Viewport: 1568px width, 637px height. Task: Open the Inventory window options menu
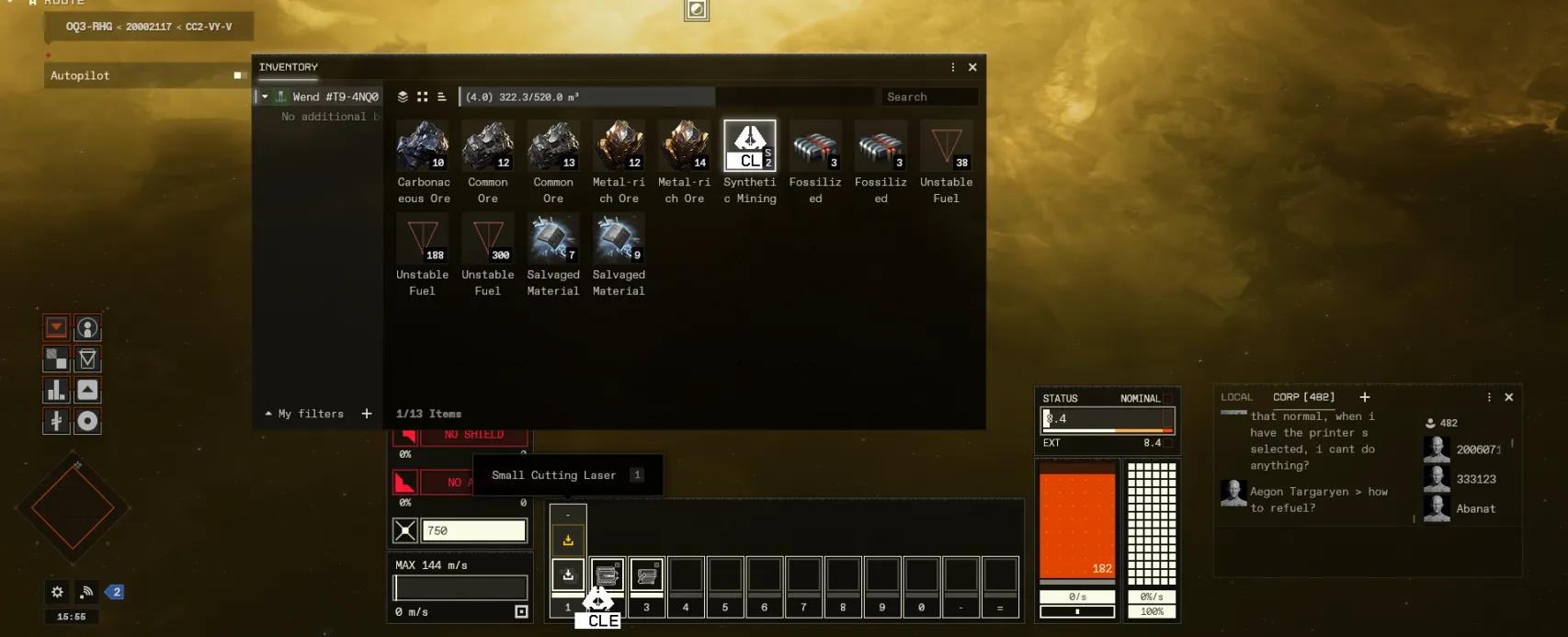click(x=952, y=67)
